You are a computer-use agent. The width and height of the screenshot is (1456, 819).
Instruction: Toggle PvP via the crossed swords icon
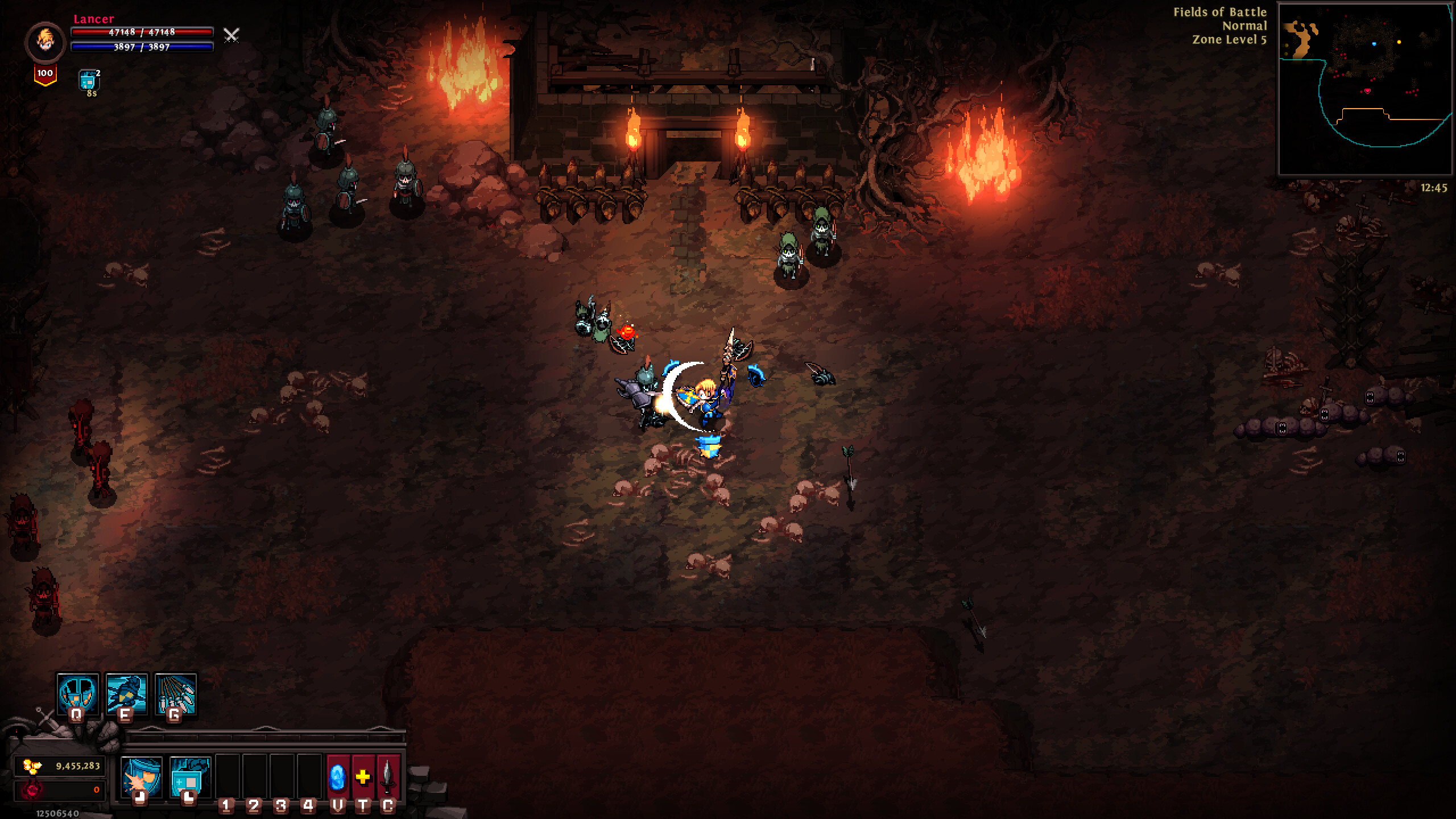point(230,36)
